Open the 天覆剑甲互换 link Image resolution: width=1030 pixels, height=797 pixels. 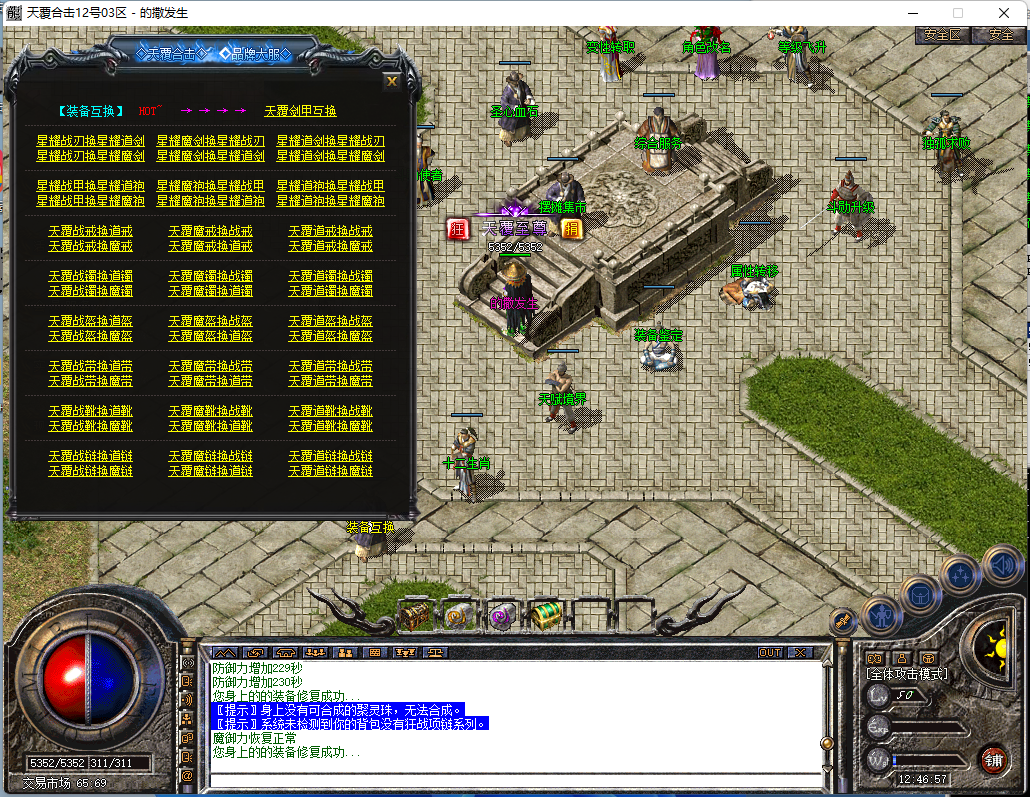300,111
